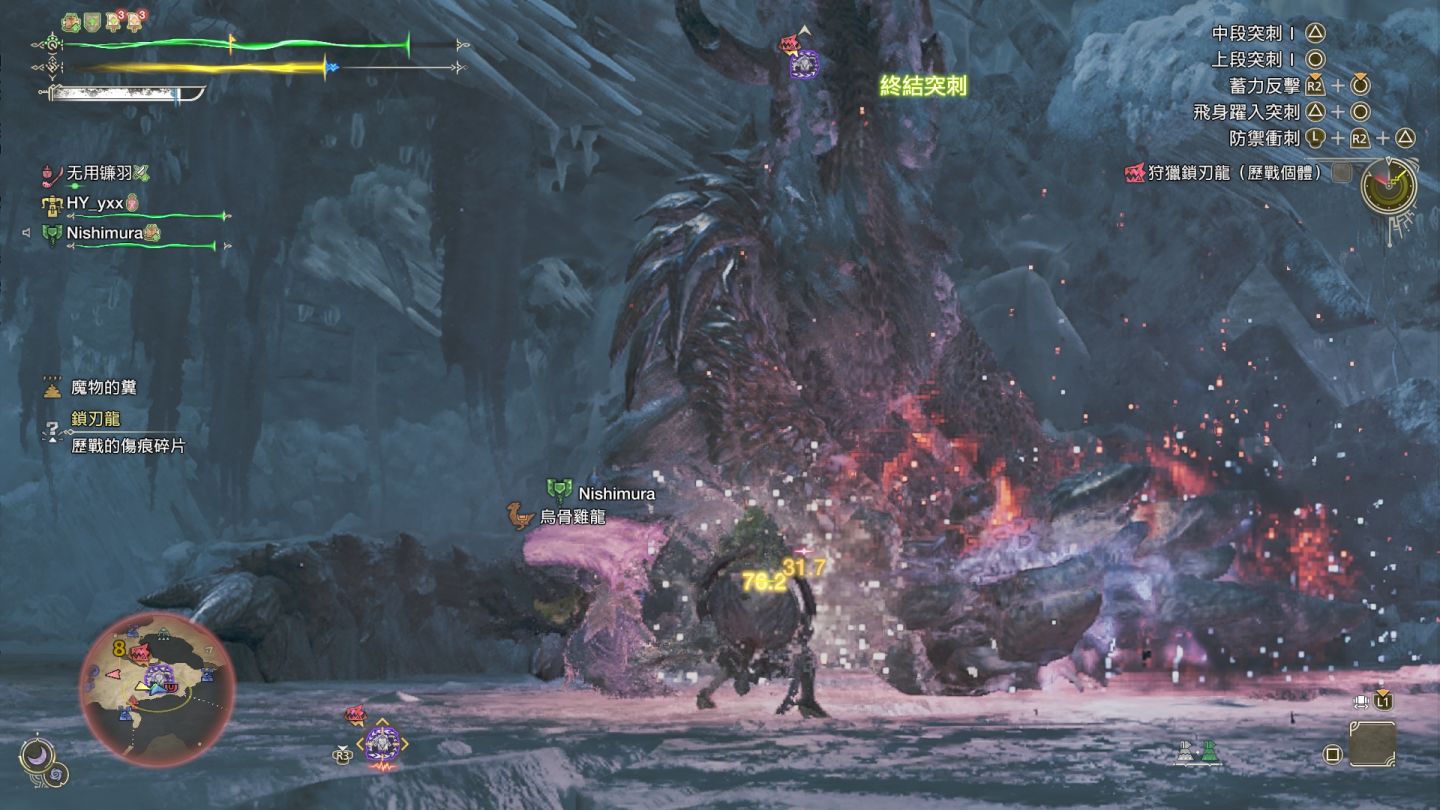Select the 歷戰的傷痕碎片 entry
This screenshot has width=1440, height=810.
pyautogui.click(x=128, y=446)
